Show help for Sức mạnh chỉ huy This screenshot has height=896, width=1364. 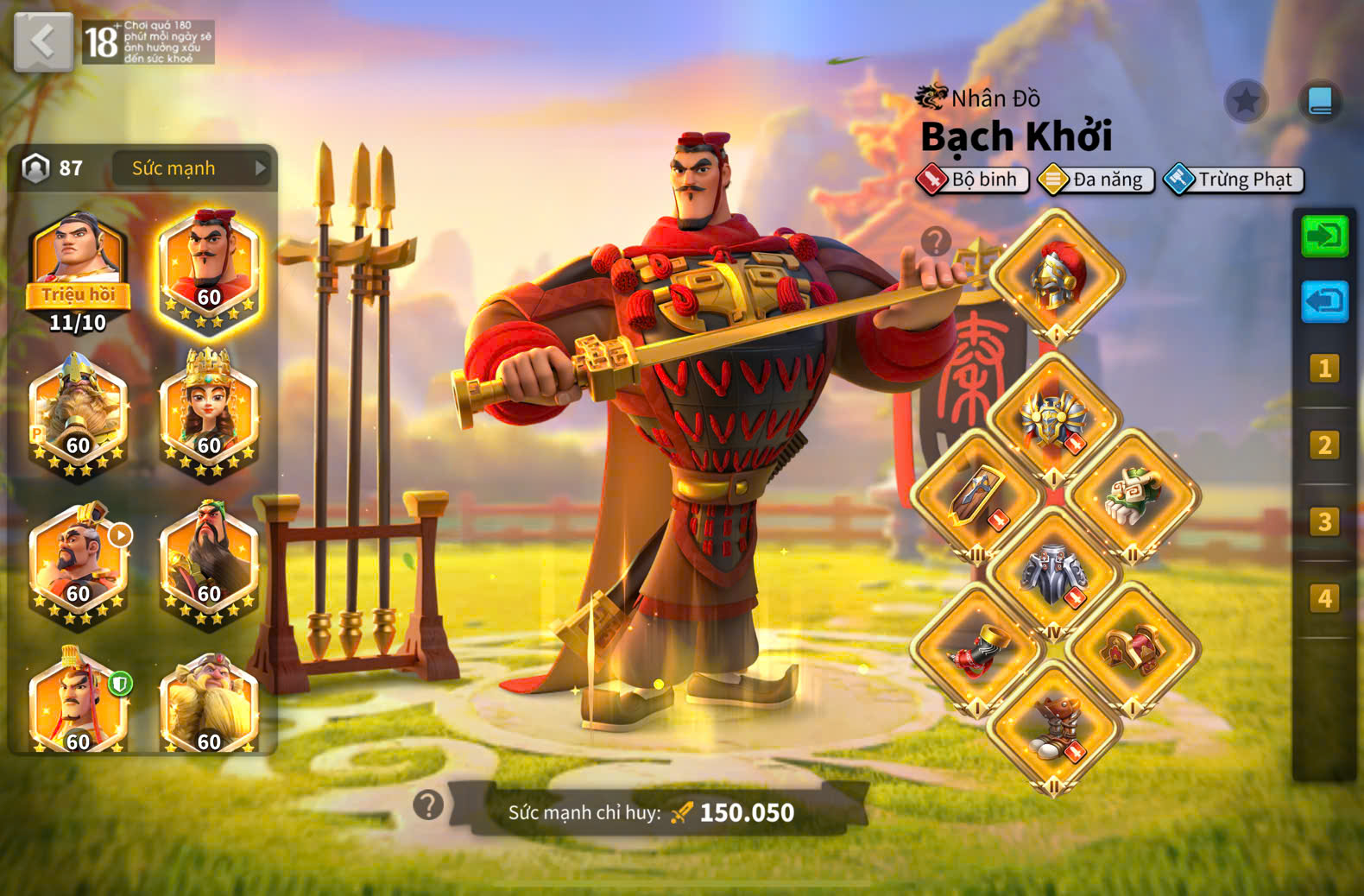pyautogui.click(x=428, y=805)
